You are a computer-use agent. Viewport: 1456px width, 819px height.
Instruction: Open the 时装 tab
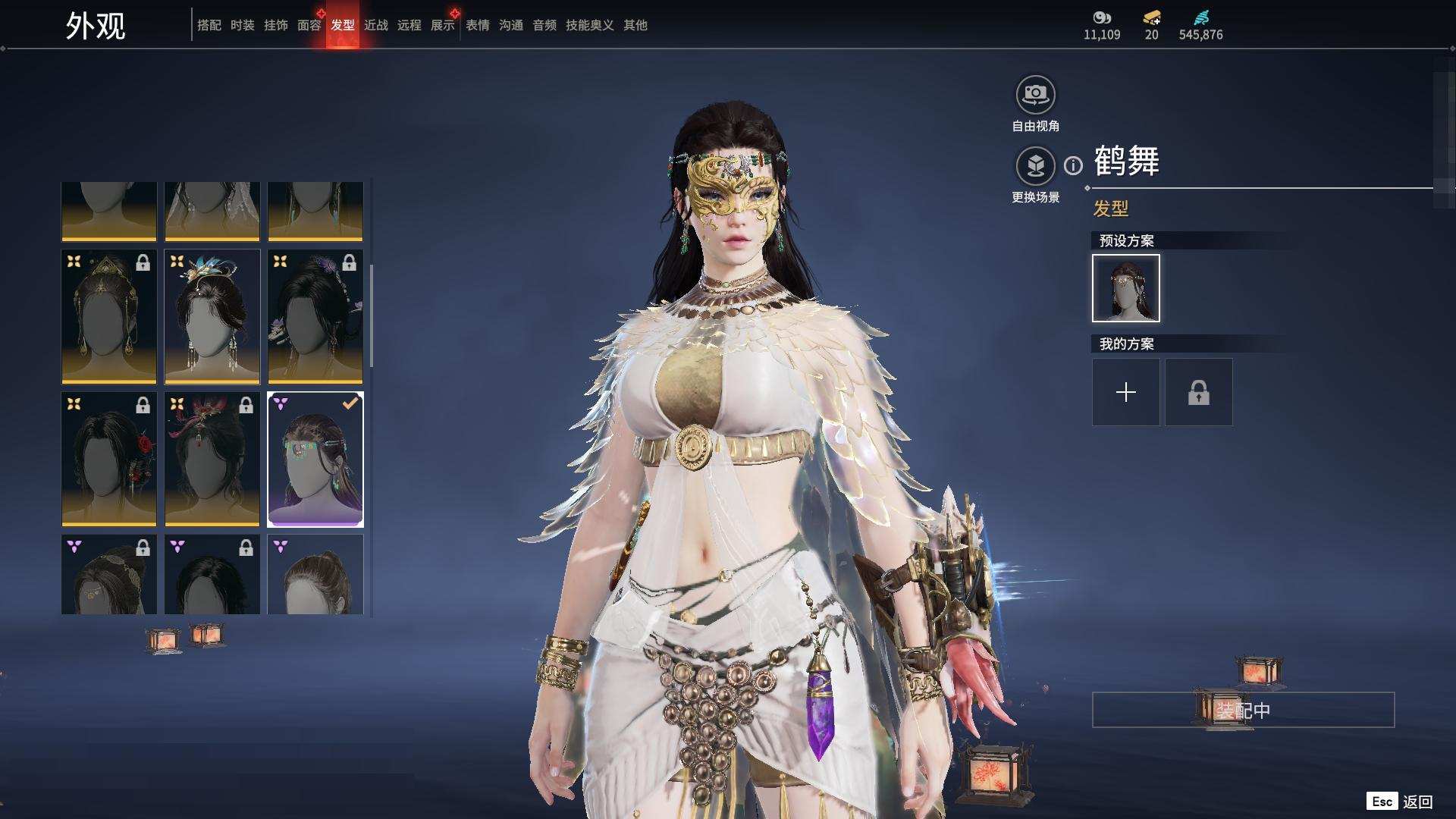click(x=242, y=25)
